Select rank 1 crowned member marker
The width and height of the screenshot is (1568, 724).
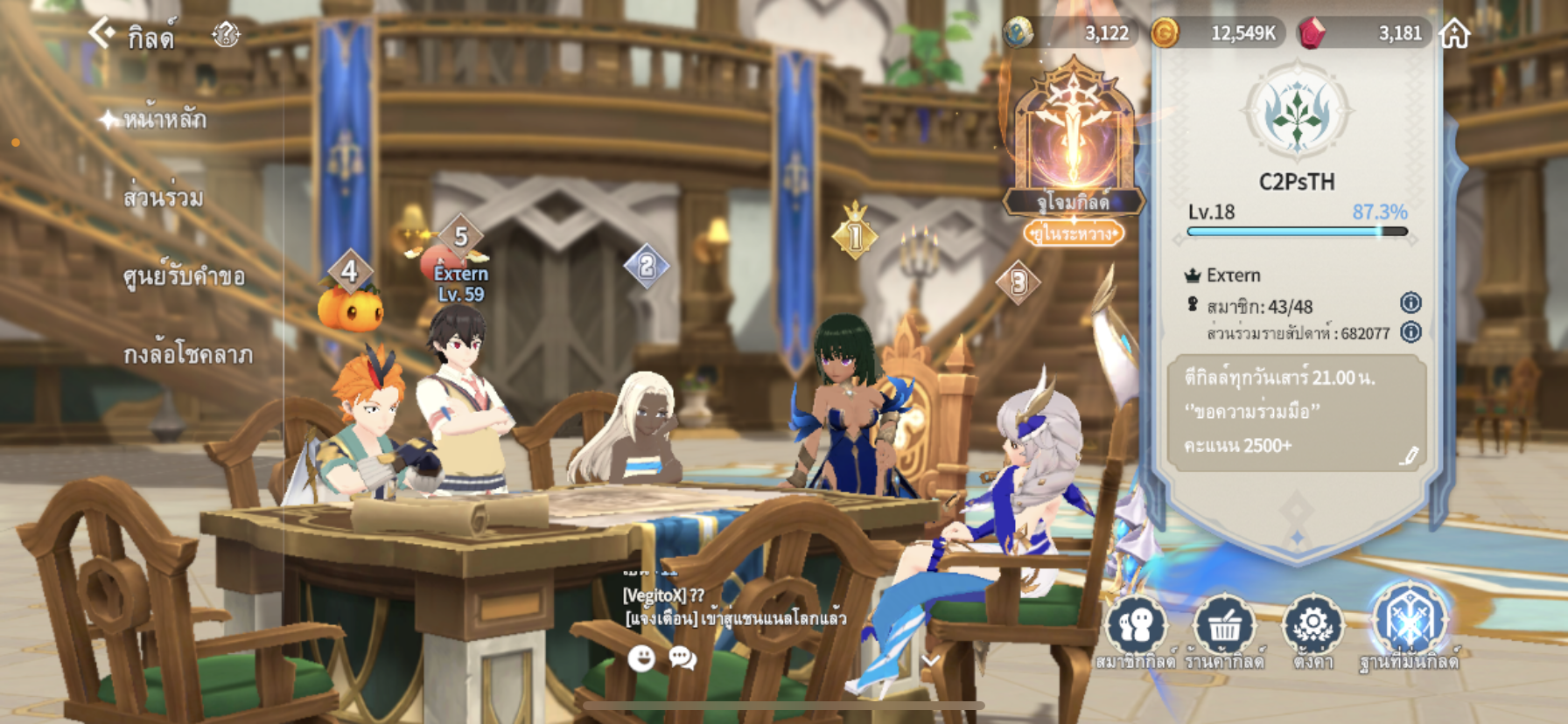855,233
